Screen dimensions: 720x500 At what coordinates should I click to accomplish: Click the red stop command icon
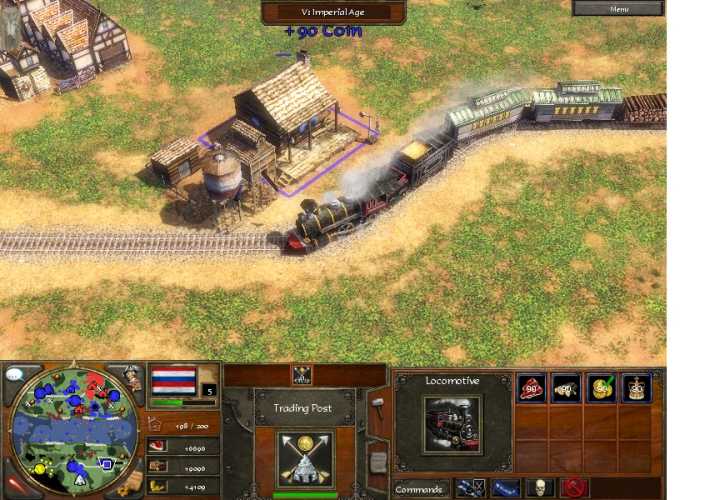coord(574,488)
